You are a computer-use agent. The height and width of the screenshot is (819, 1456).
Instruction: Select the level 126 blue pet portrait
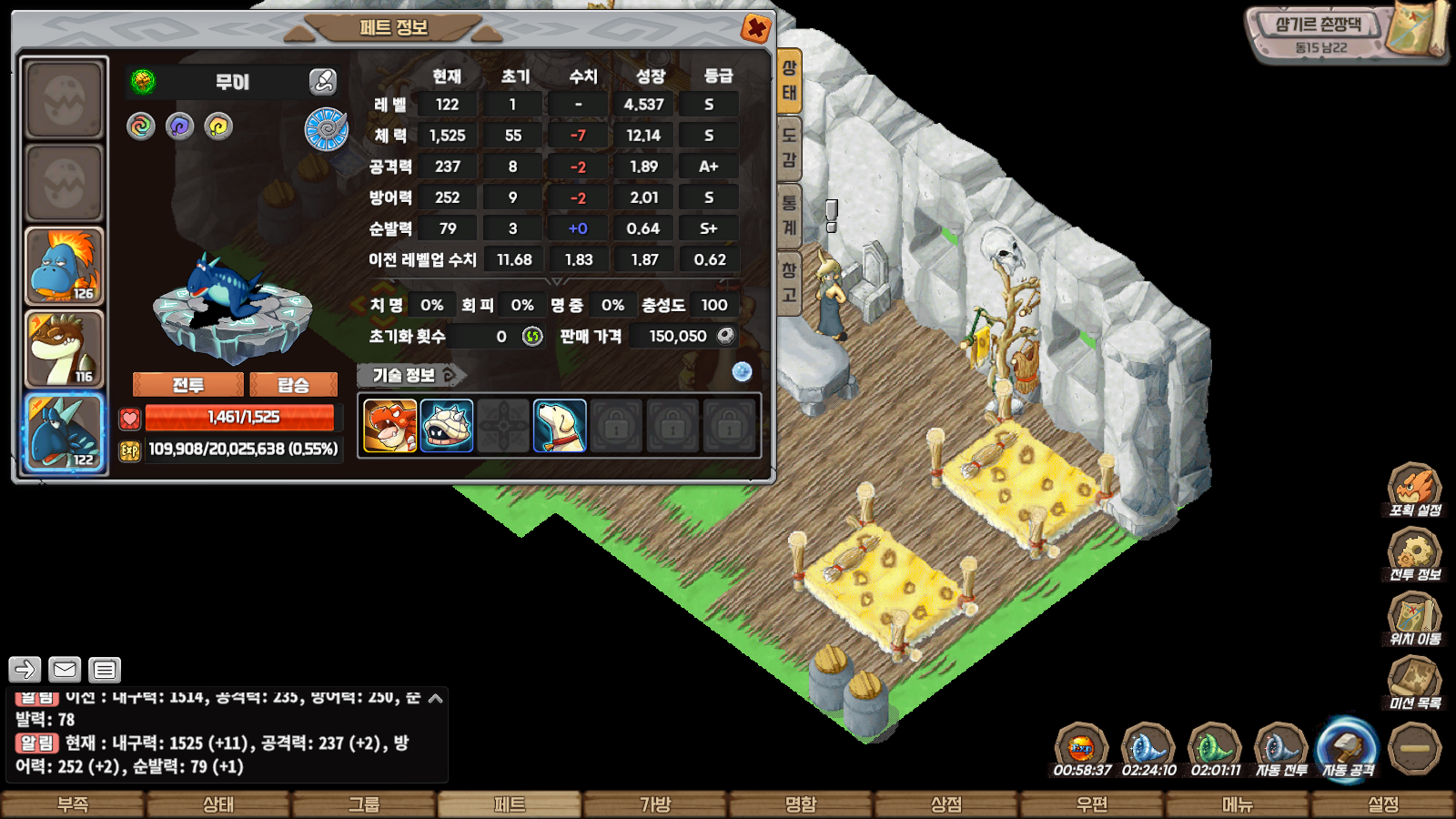[x=65, y=266]
